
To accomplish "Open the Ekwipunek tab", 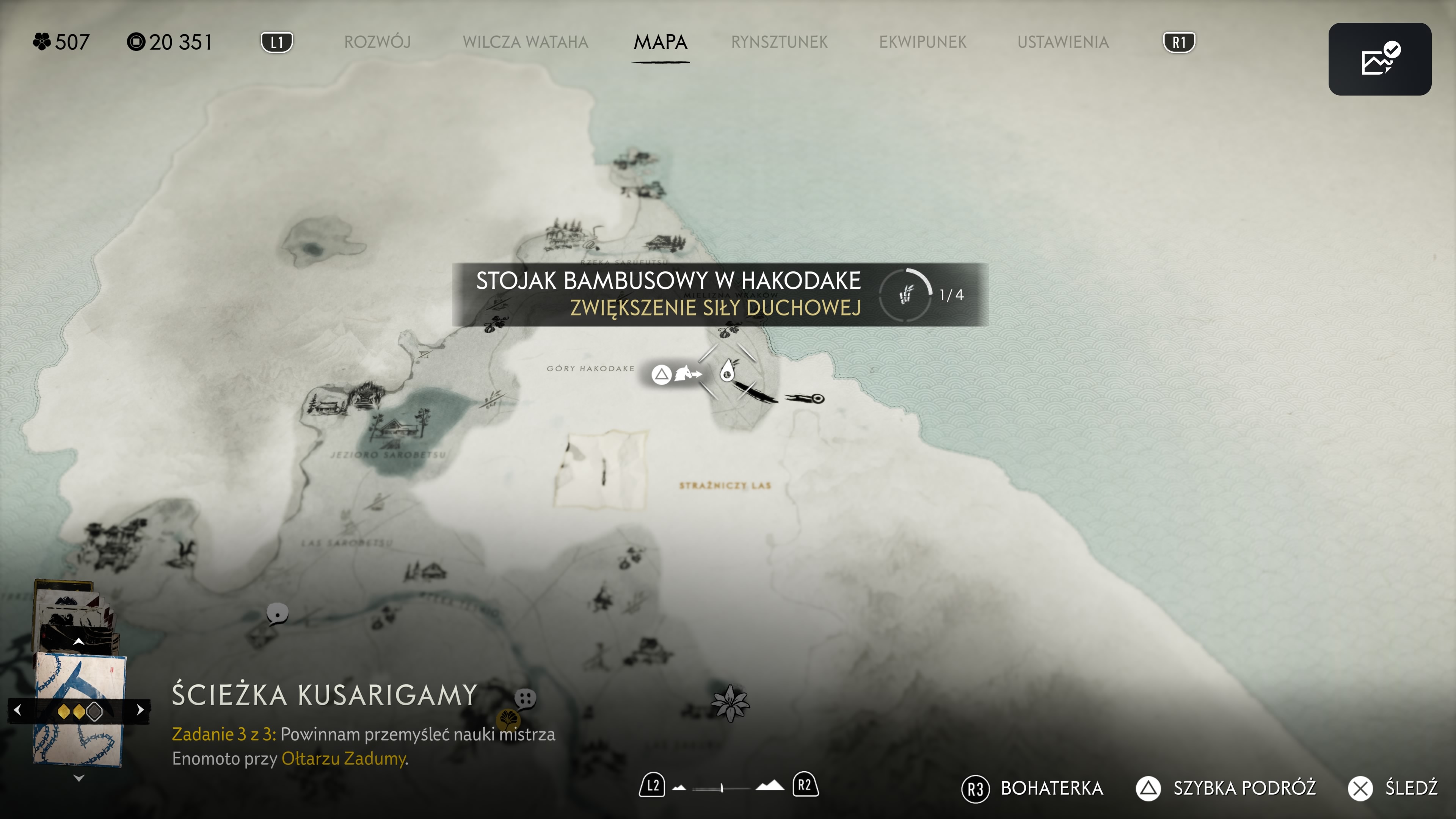I will click(x=923, y=42).
